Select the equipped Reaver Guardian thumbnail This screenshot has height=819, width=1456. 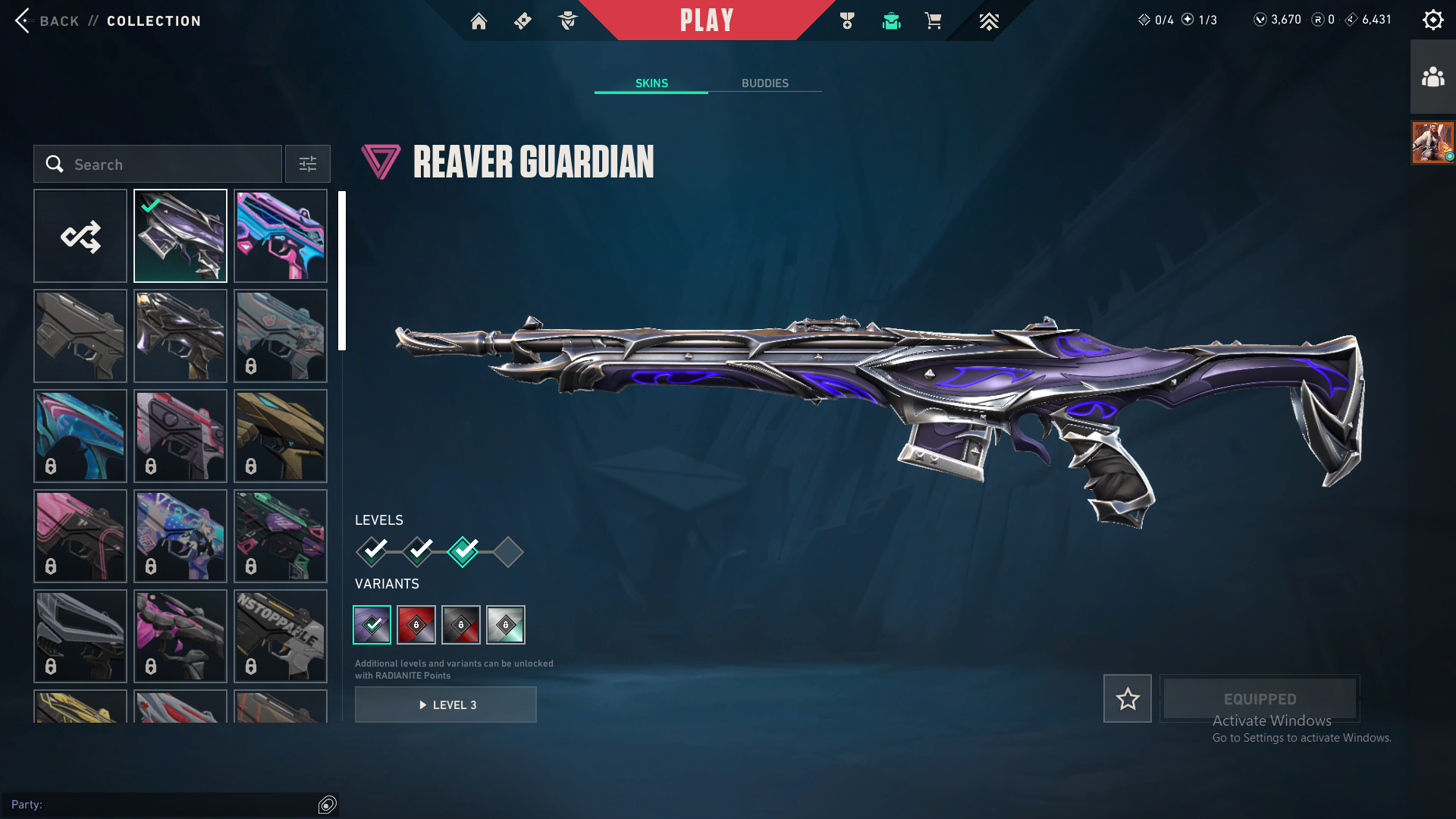click(x=180, y=237)
